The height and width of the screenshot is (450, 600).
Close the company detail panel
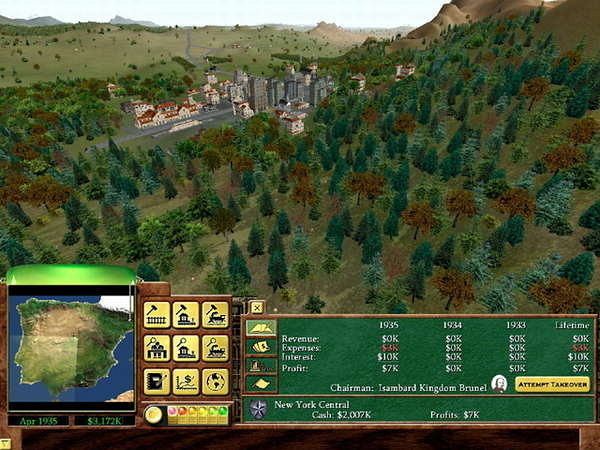click(x=257, y=307)
